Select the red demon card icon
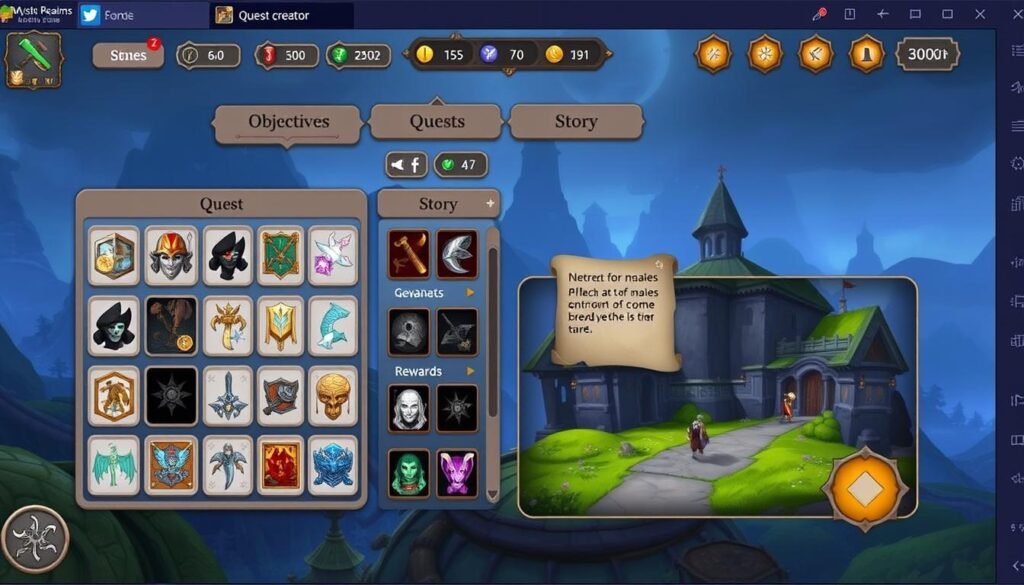 coord(280,465)
